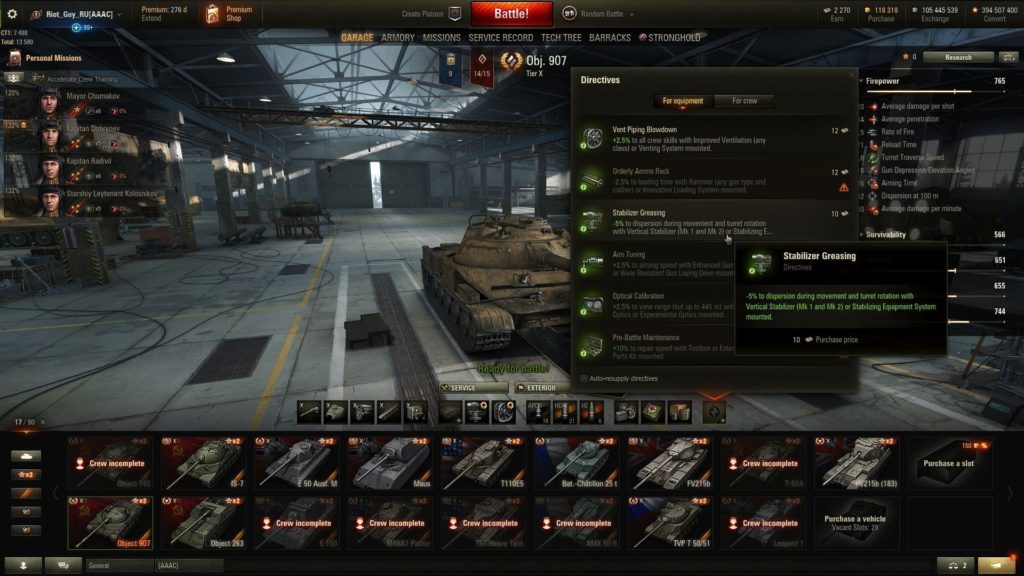
Task: Click the Research button
Action: (958, 57)
